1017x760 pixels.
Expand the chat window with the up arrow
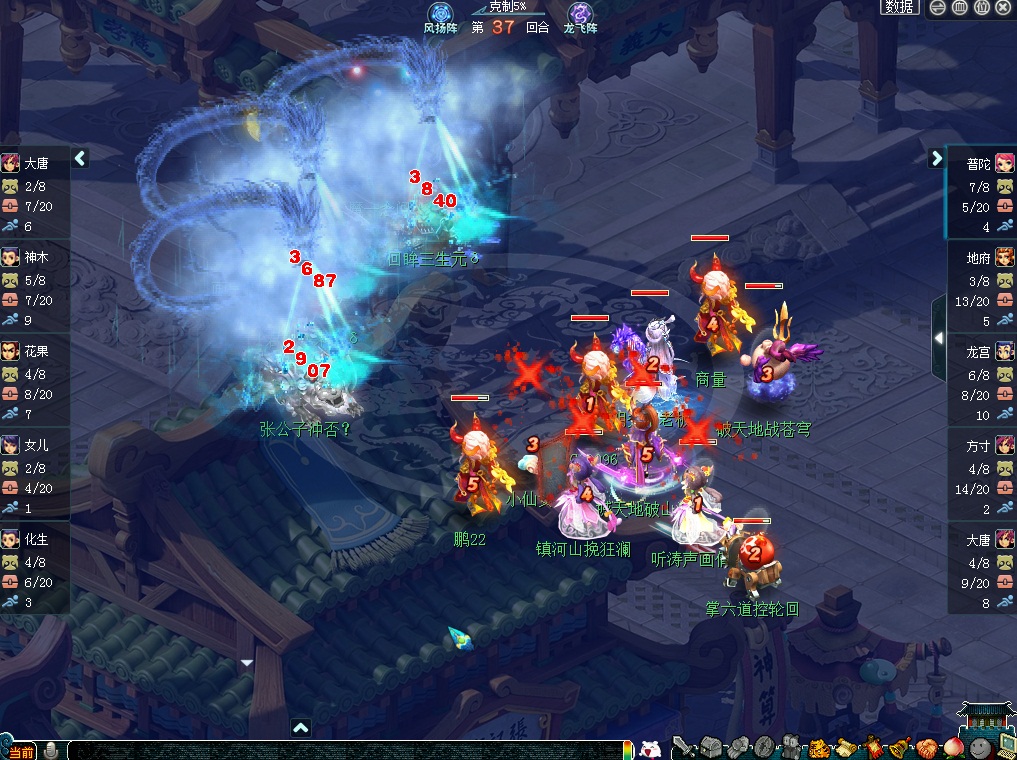(300, 727)
